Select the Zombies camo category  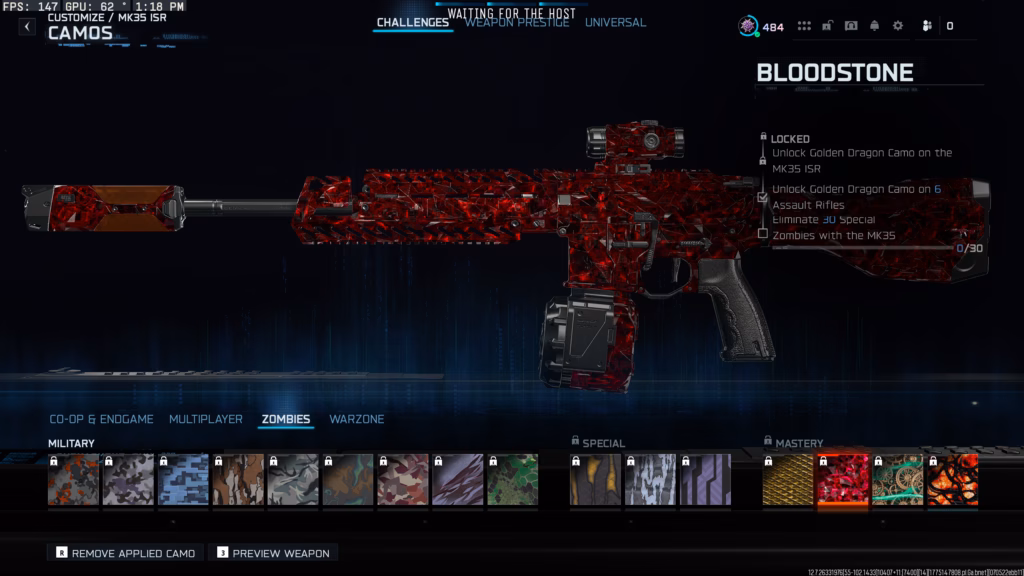pyautogui.click(x=286, y=419)
